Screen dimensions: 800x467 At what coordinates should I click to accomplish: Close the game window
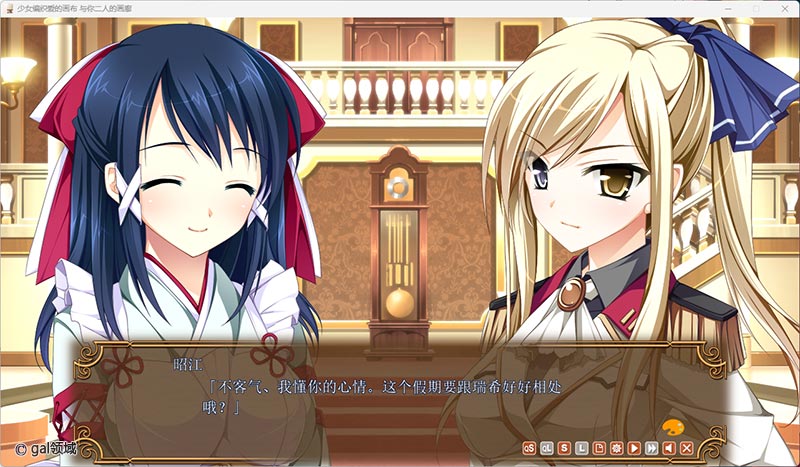coord(783,8)
